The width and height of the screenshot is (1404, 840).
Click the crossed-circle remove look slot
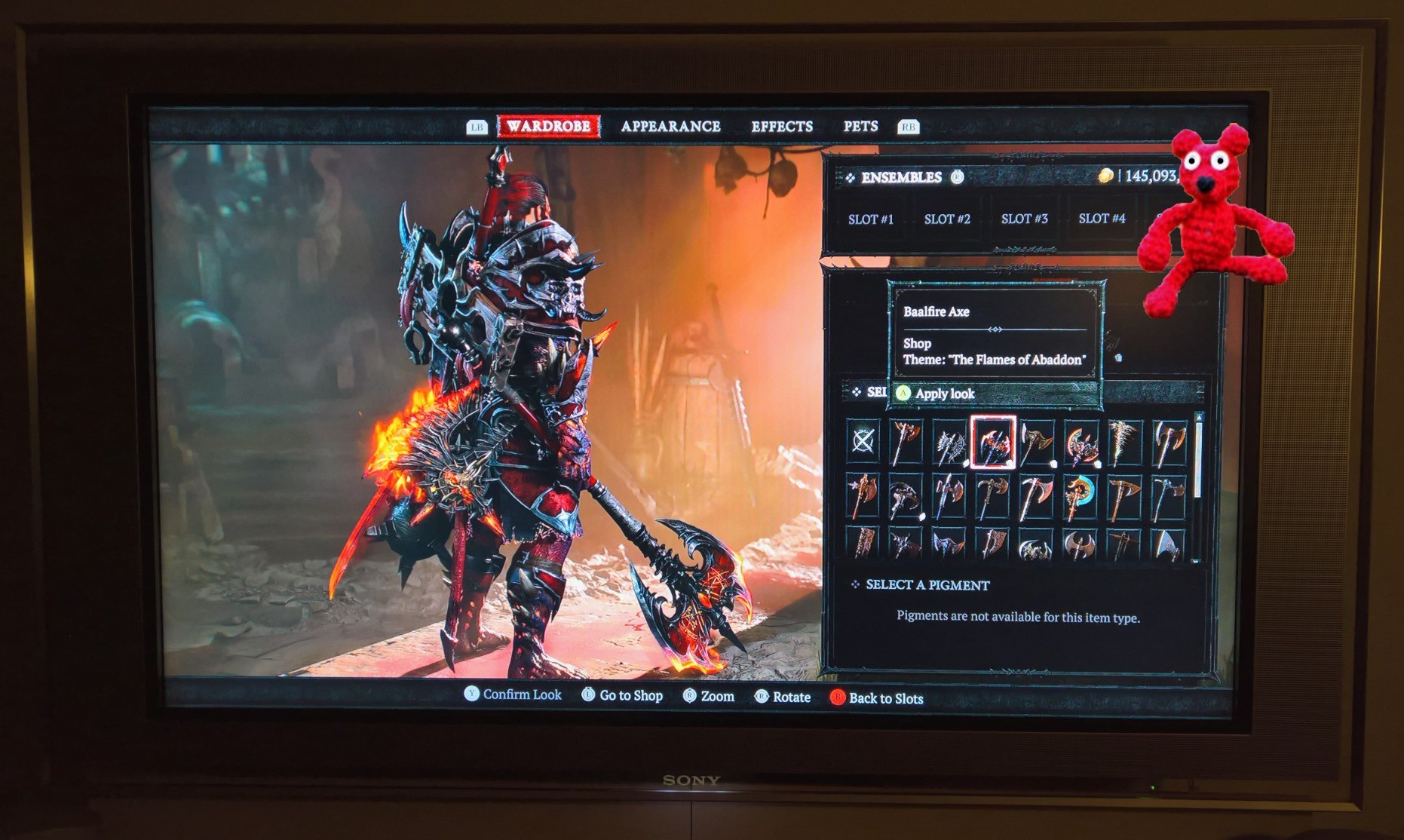(x=863, y=441)
